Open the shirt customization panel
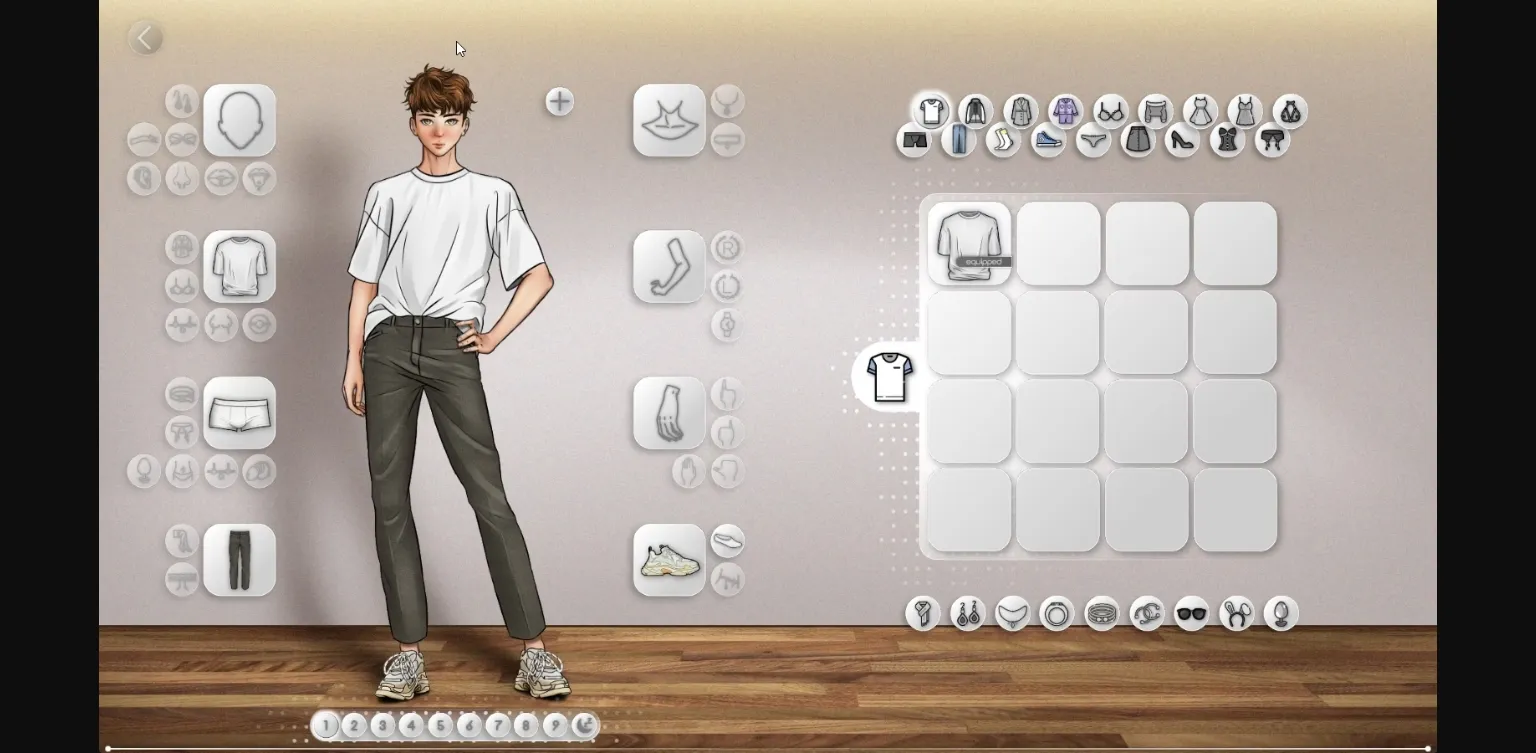The width and height of the screenshot is (1536, 753). (239, 267)
